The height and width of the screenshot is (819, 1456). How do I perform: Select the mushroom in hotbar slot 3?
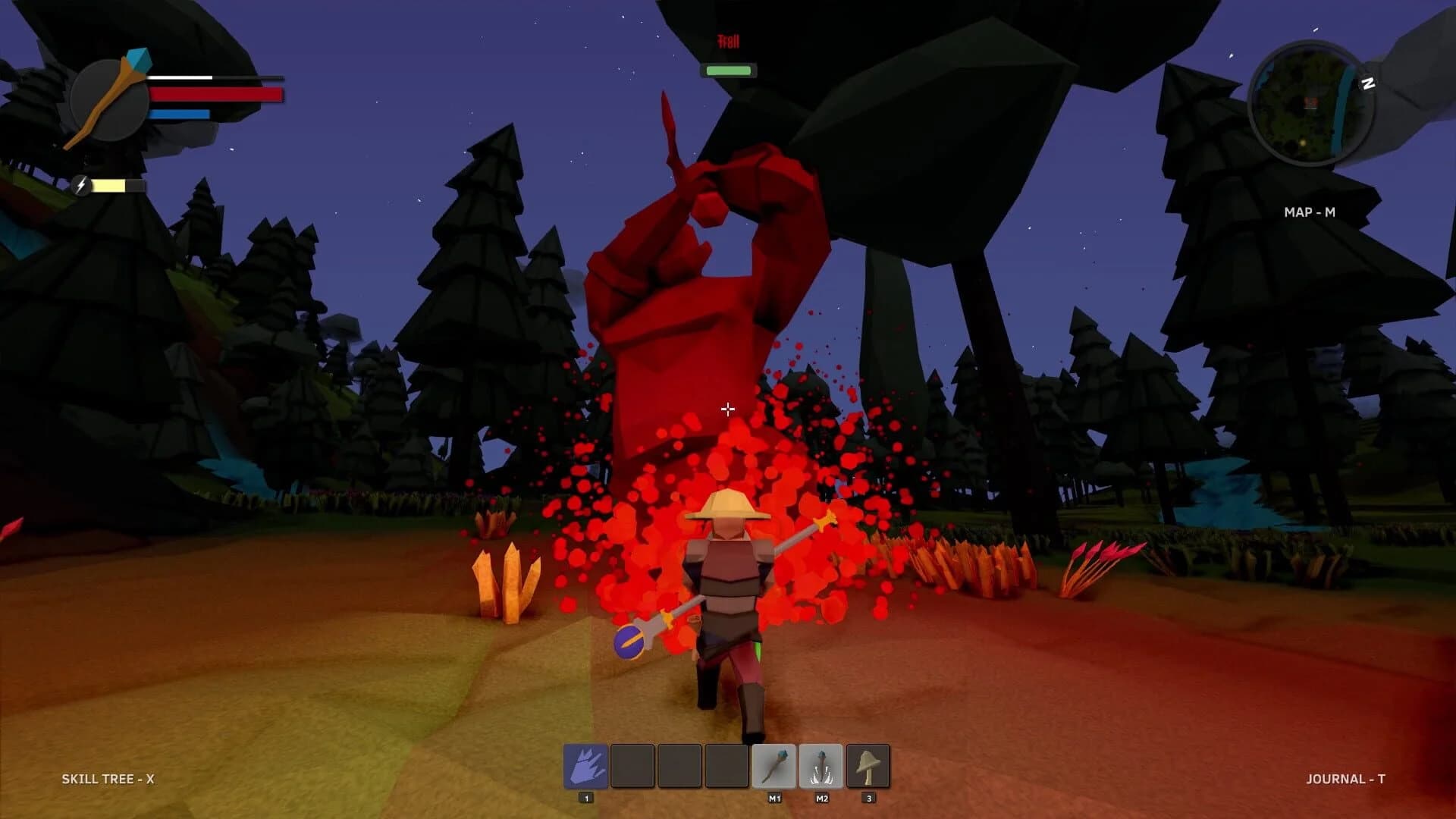tap(868, 766)
